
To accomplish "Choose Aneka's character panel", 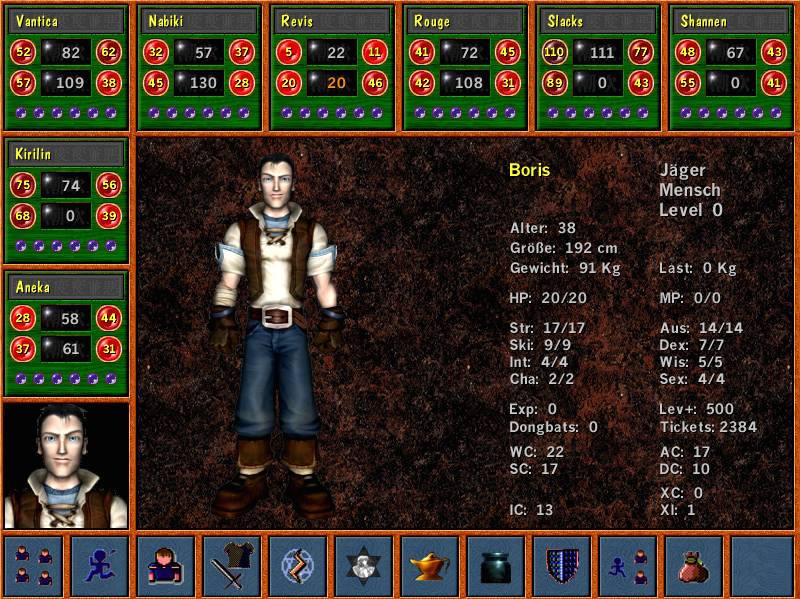I will click(67, 333).
